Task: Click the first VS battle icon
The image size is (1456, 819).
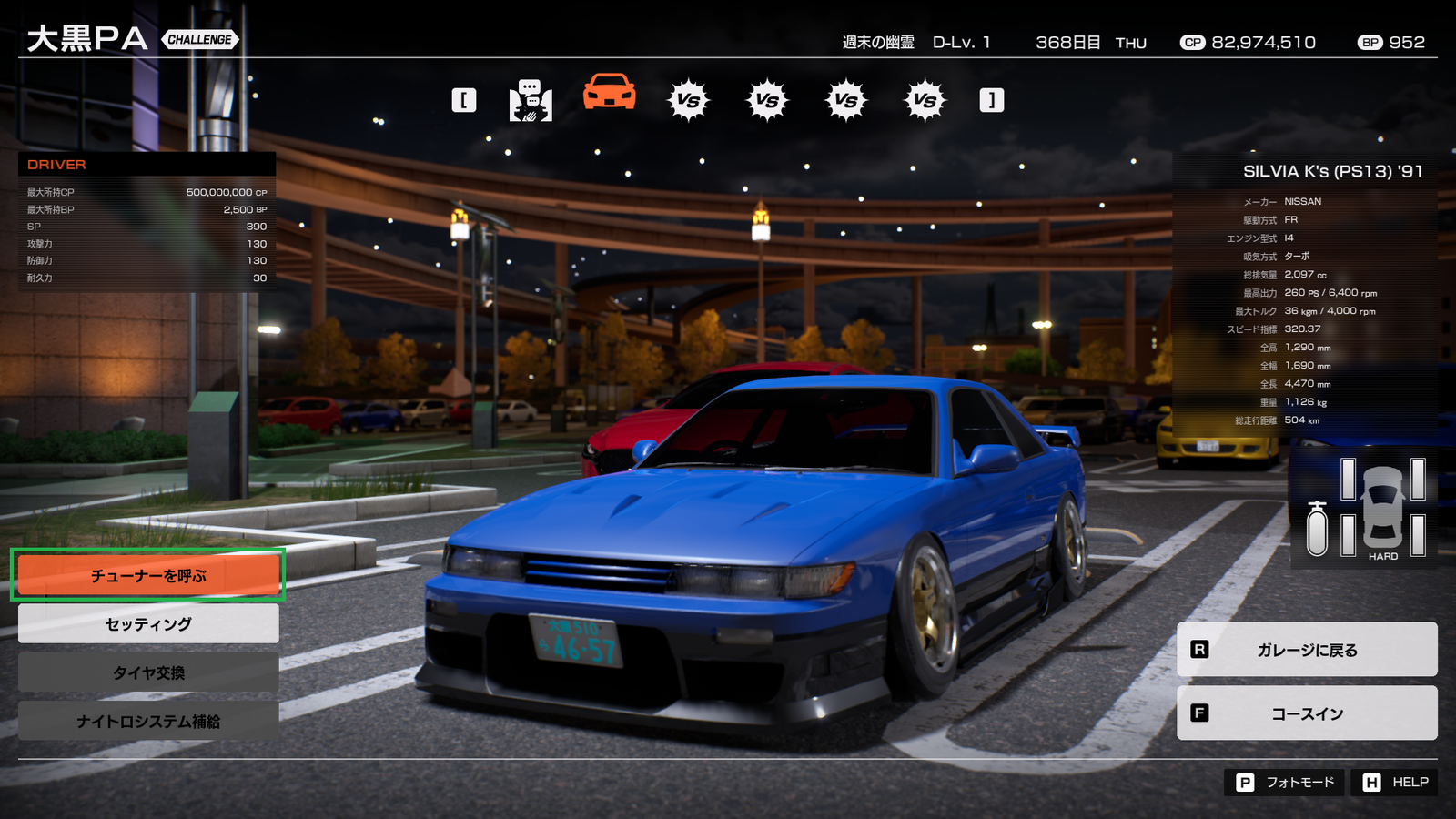Action: 687,100
